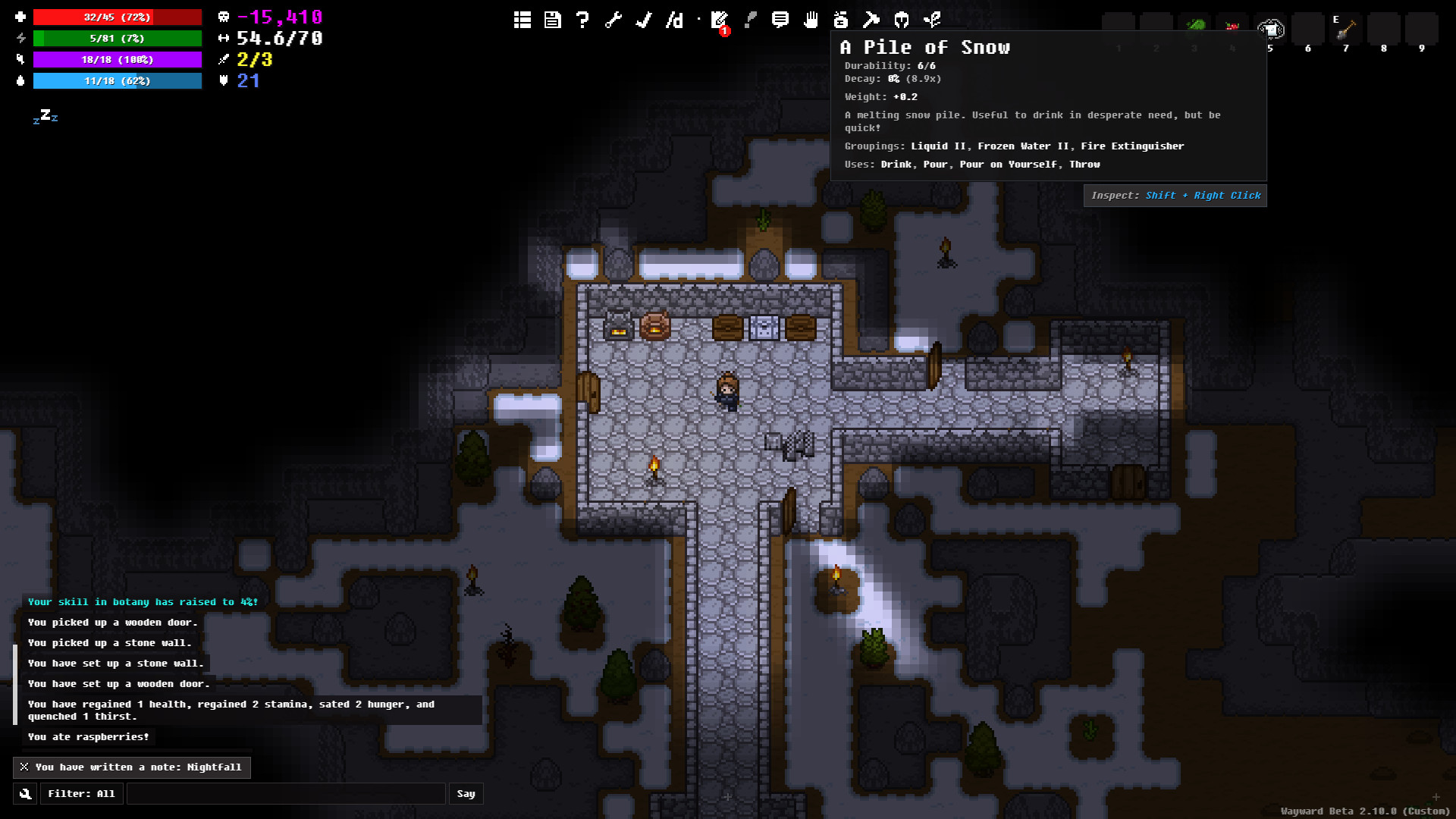The image size is (1456, 819).
Task: Dismiss the Nightfall note notification
Action: tap(24, 767)
